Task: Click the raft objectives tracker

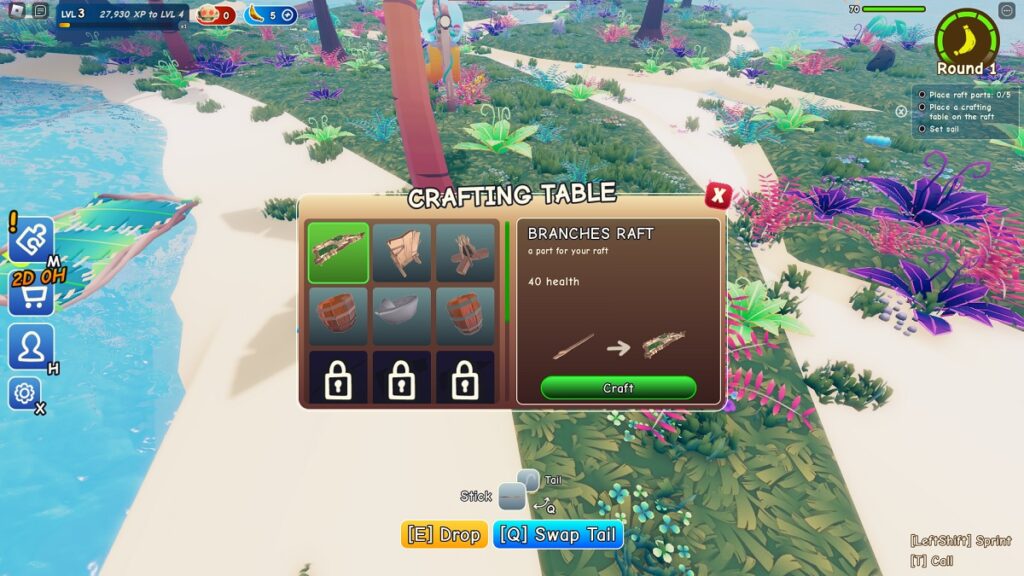Action: (959, 112)
